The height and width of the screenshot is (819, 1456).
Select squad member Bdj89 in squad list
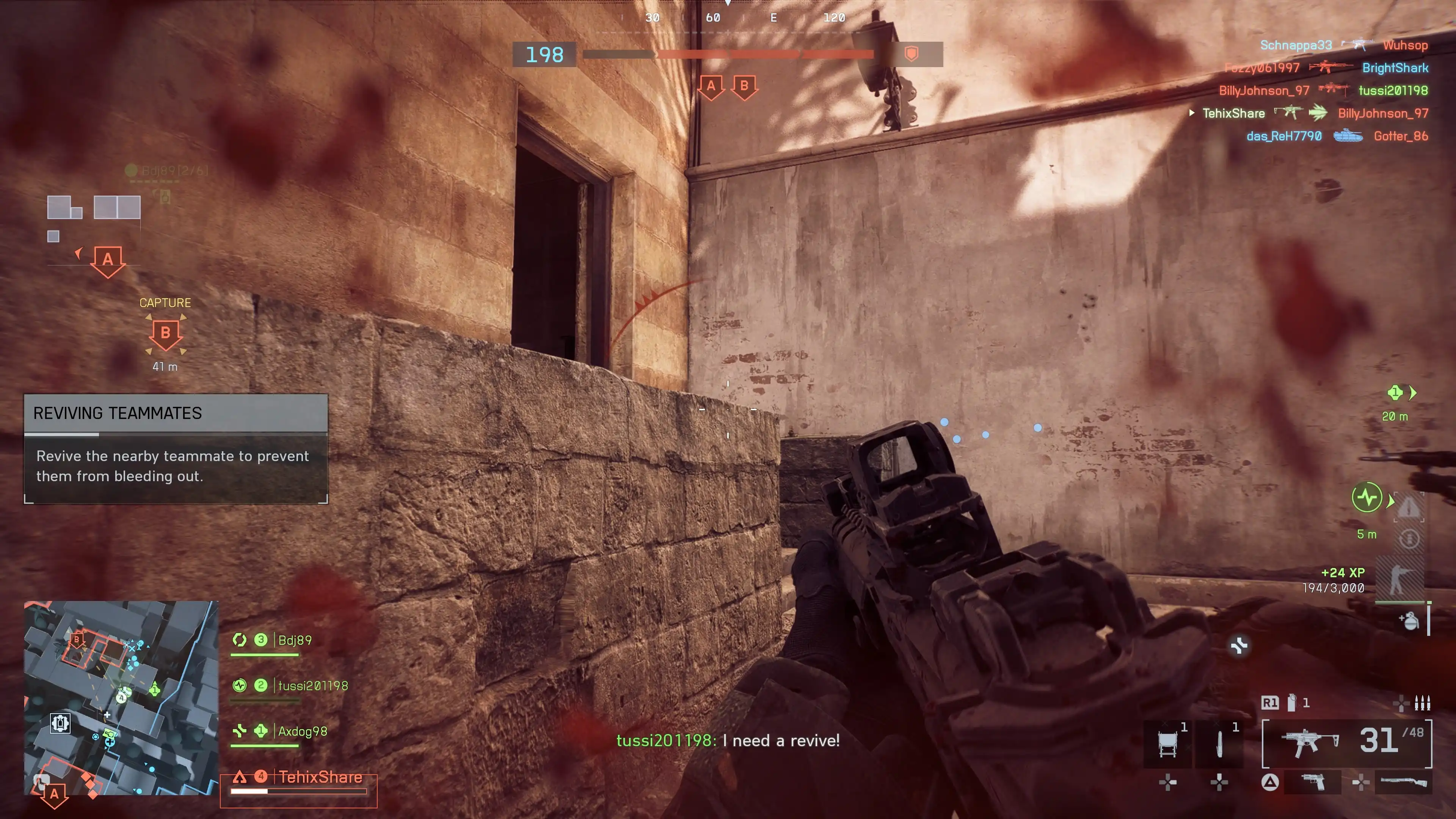pos(295,640)
